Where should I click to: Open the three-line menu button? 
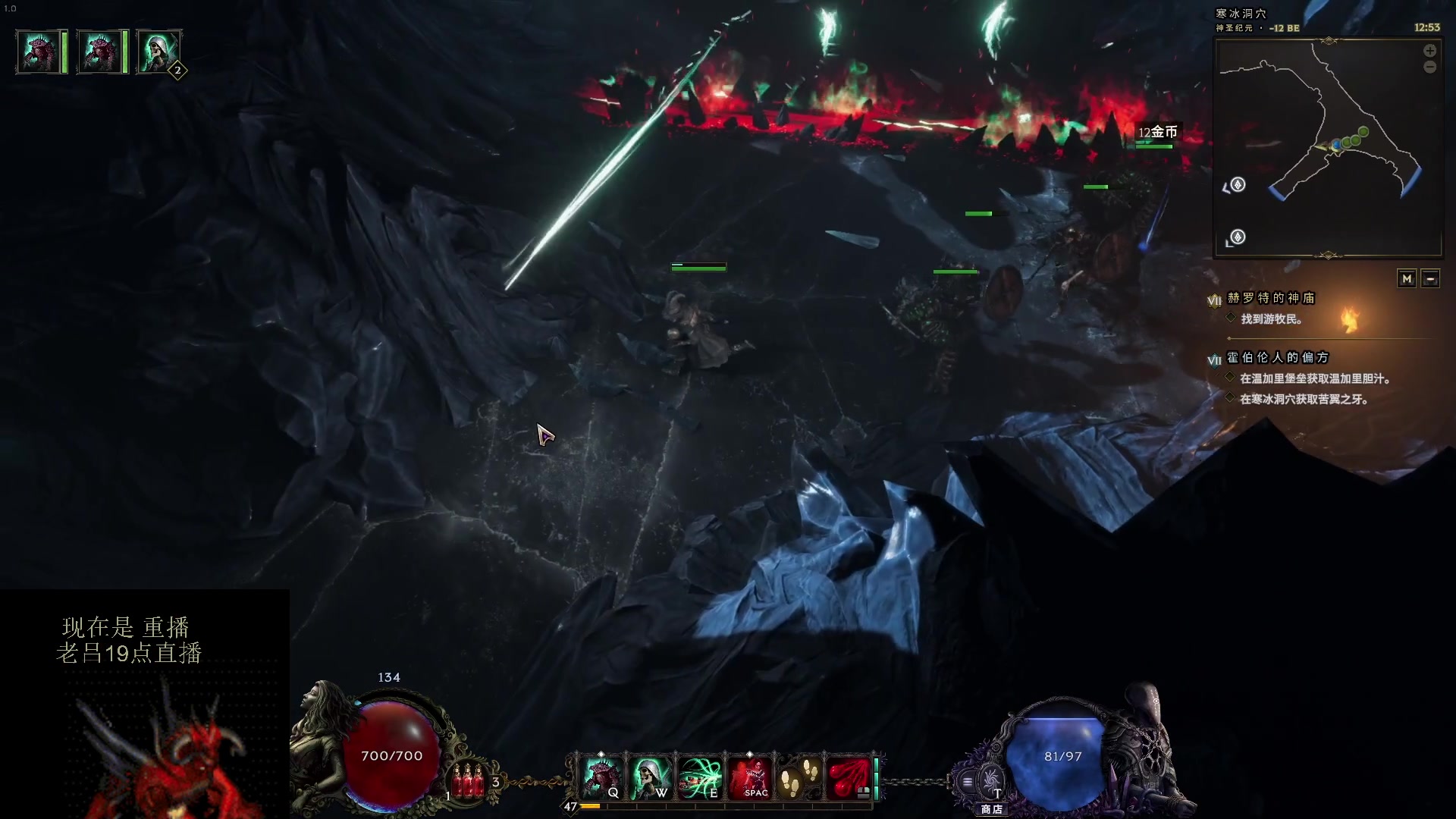[968, 781]
